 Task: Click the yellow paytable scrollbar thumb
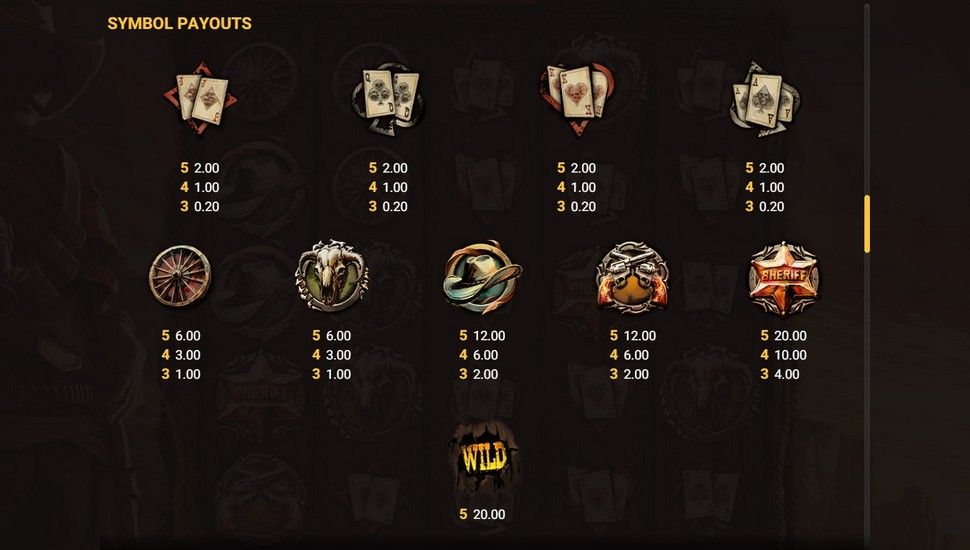coord(867,223)
